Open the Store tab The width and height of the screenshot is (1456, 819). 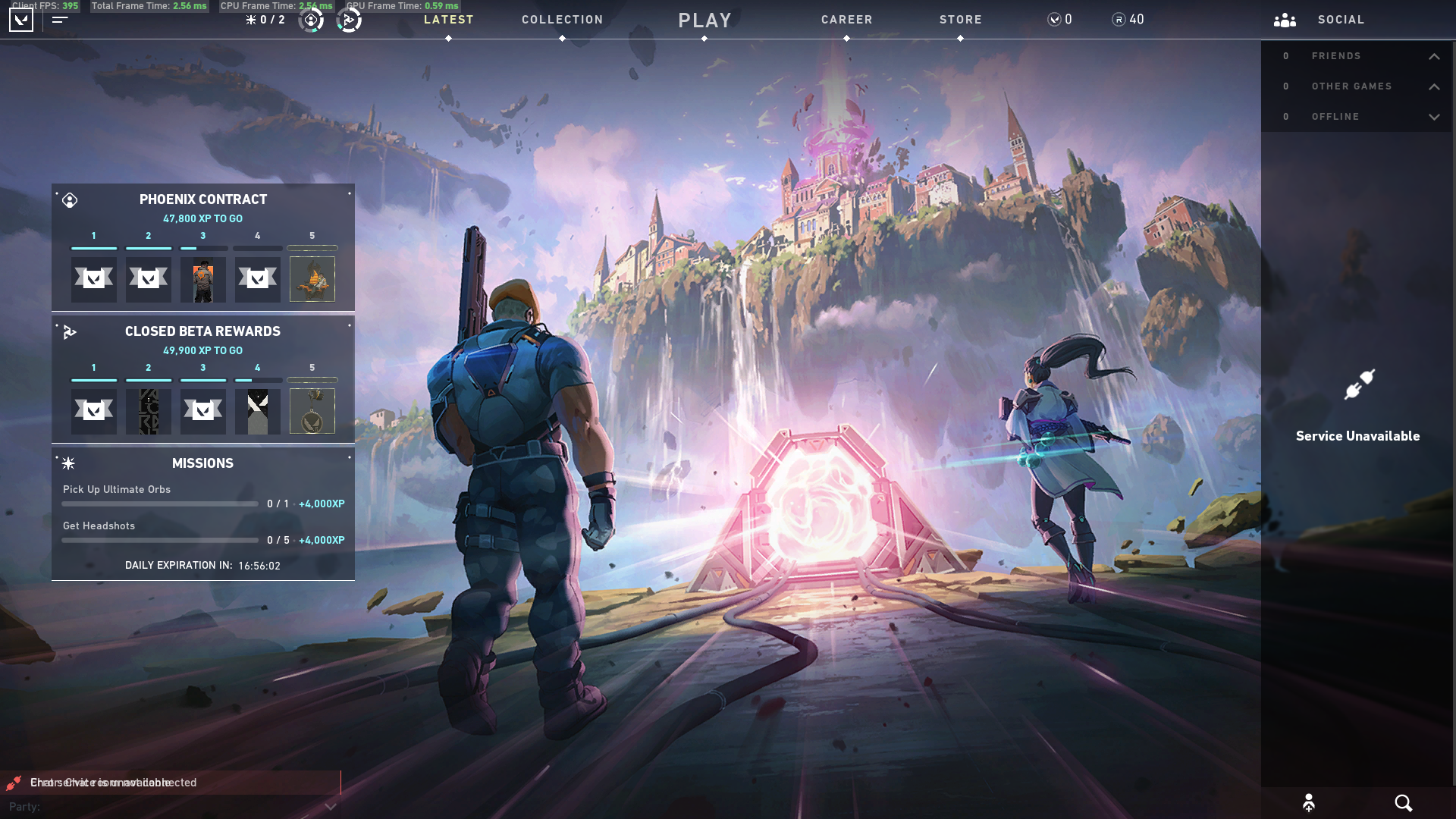pos(960,20)
